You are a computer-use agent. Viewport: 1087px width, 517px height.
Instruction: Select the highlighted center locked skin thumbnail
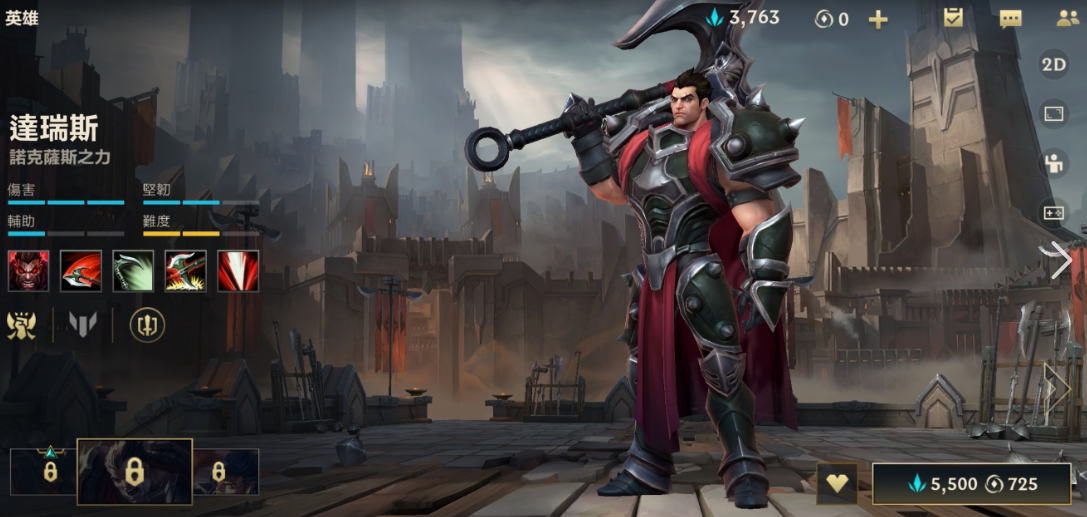pos(134,471)
